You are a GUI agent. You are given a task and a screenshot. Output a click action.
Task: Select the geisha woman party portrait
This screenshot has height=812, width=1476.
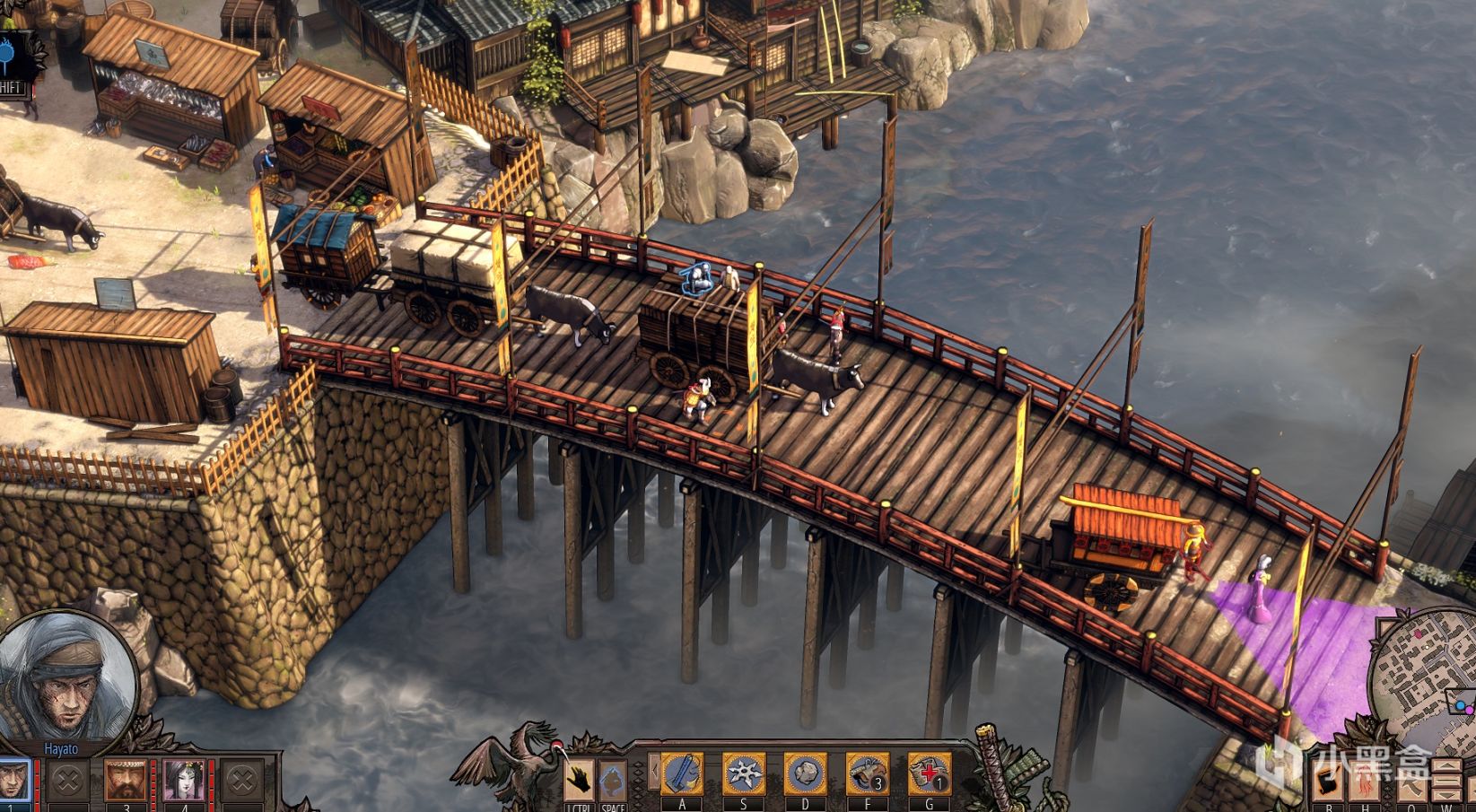click(x=184, y=779)
